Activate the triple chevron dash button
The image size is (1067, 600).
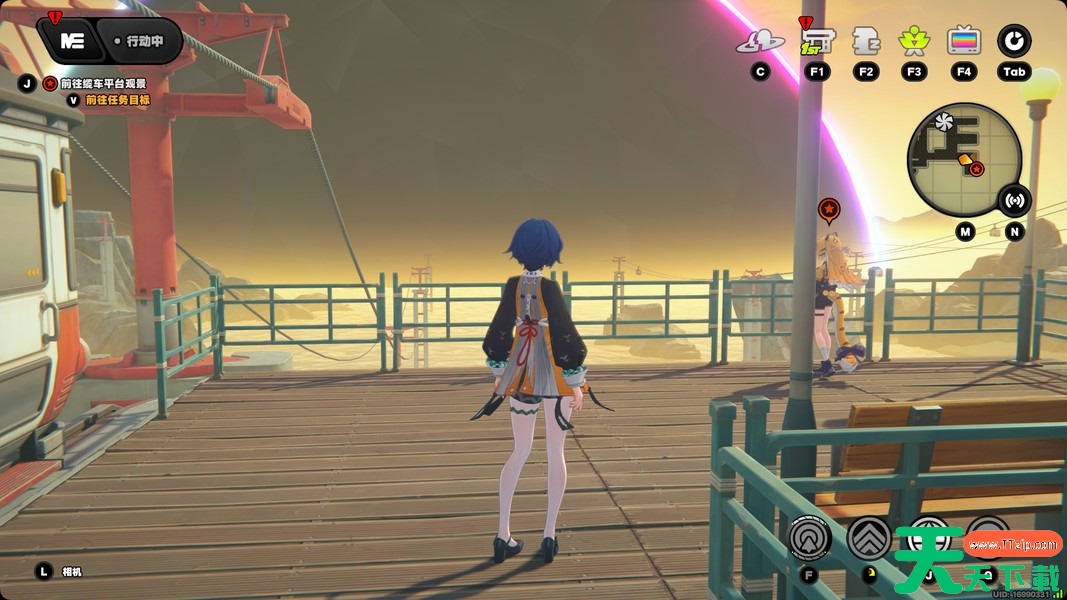coord(869,537)
